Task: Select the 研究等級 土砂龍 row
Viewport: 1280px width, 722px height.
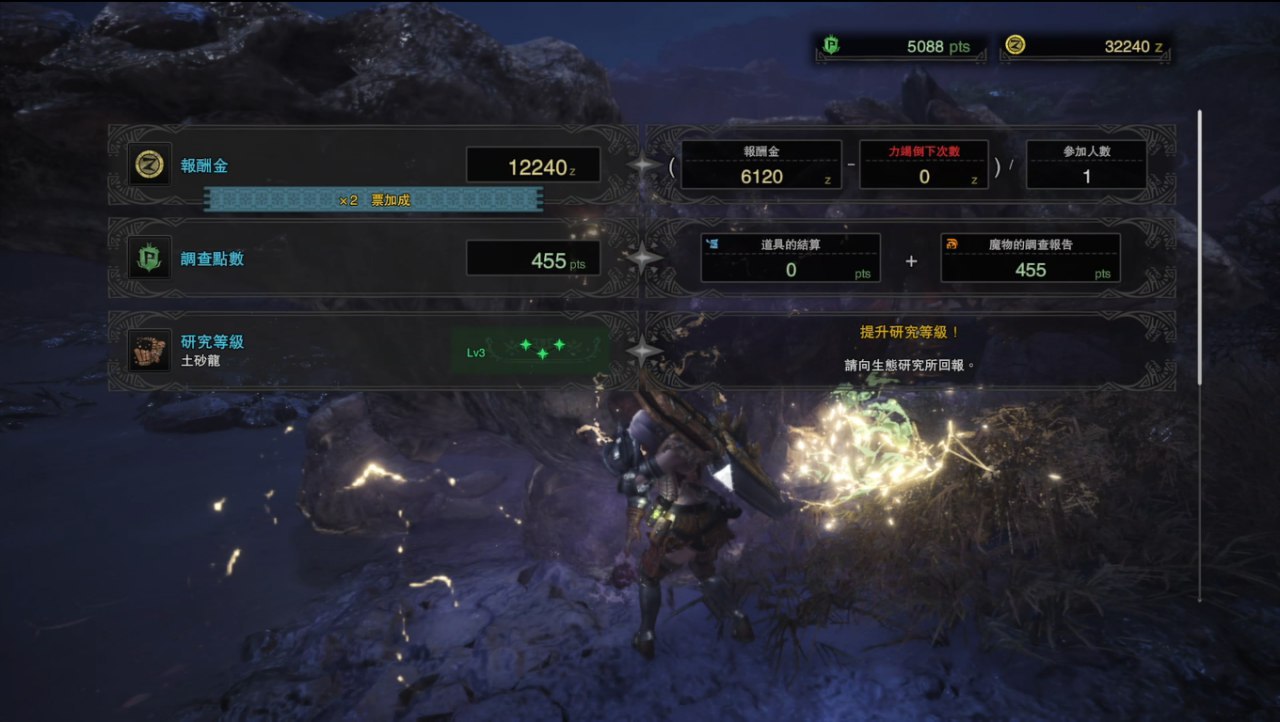Action: (370, 350)
